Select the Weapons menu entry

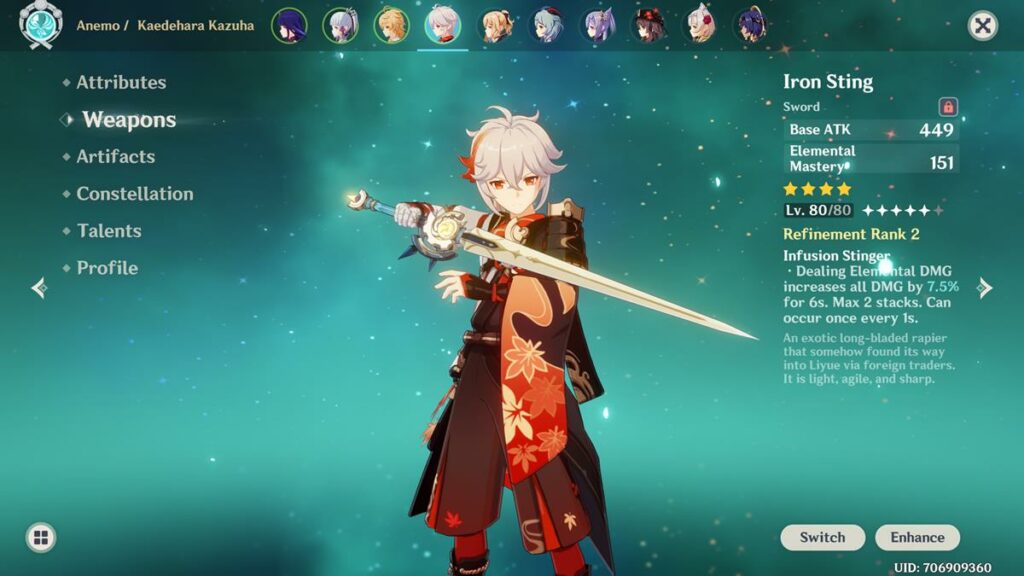click(x=129, y=120)
